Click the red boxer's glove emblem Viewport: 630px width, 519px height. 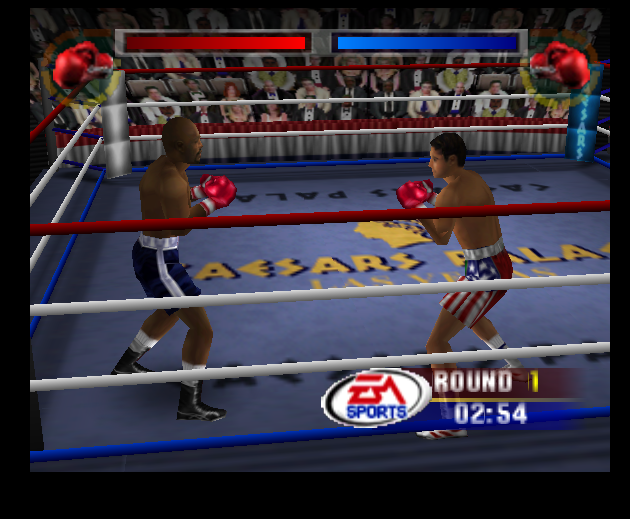(80, 65)
